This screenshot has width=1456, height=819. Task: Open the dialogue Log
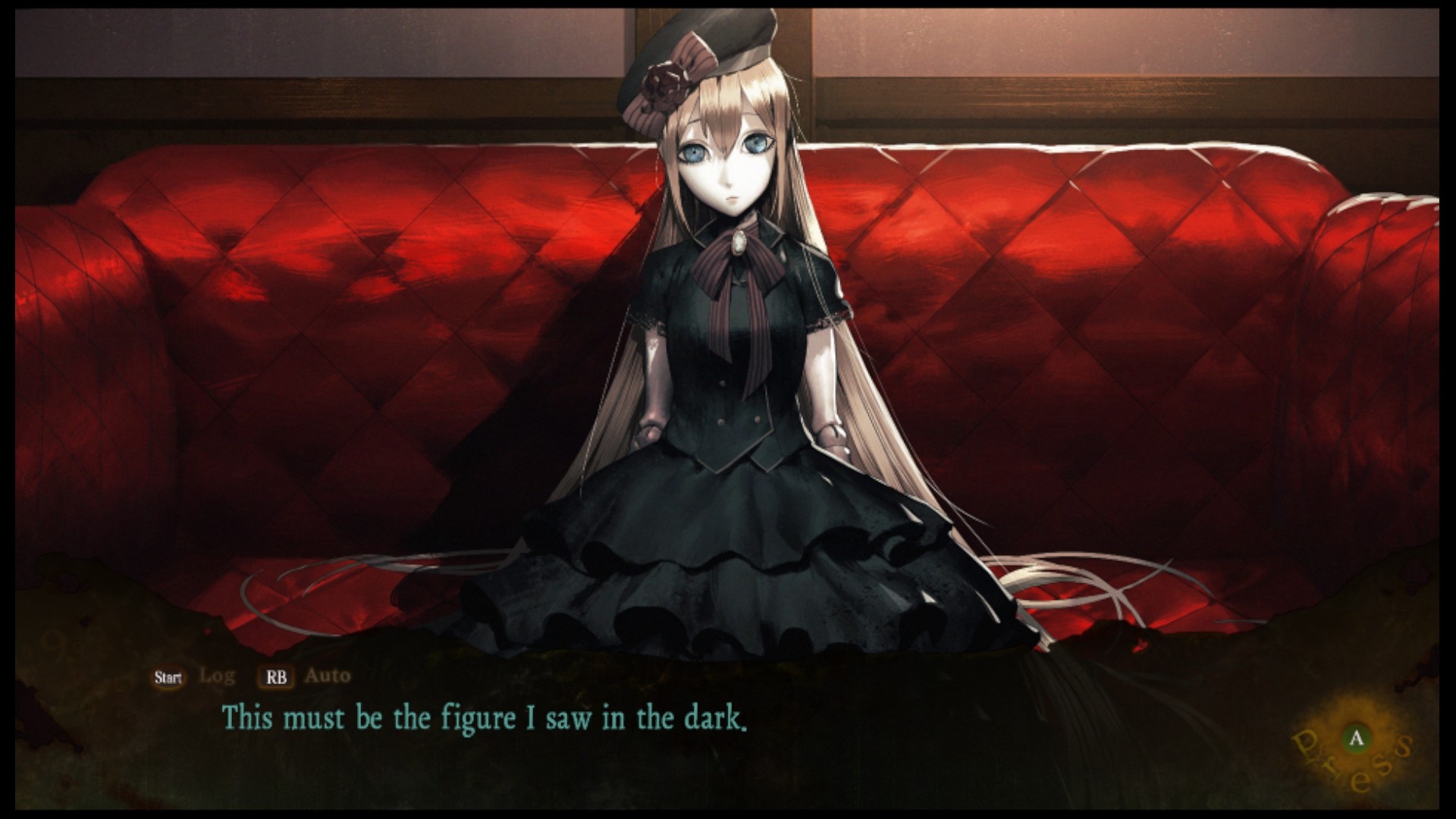pos(216,676)
